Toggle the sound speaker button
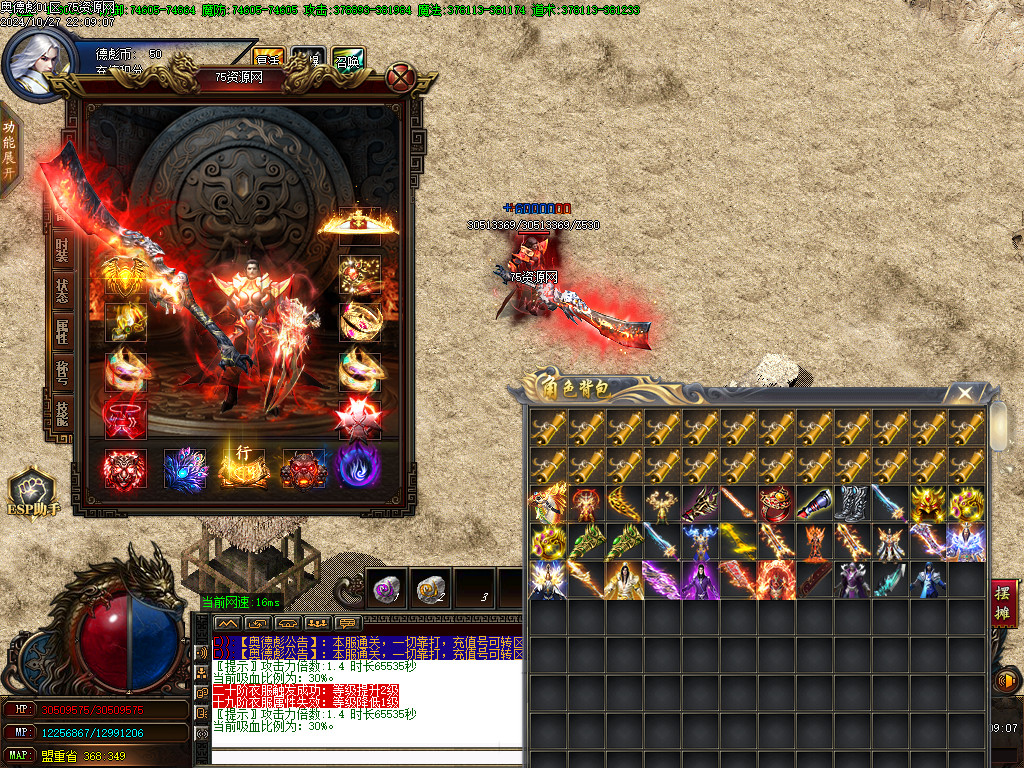 1006,682
